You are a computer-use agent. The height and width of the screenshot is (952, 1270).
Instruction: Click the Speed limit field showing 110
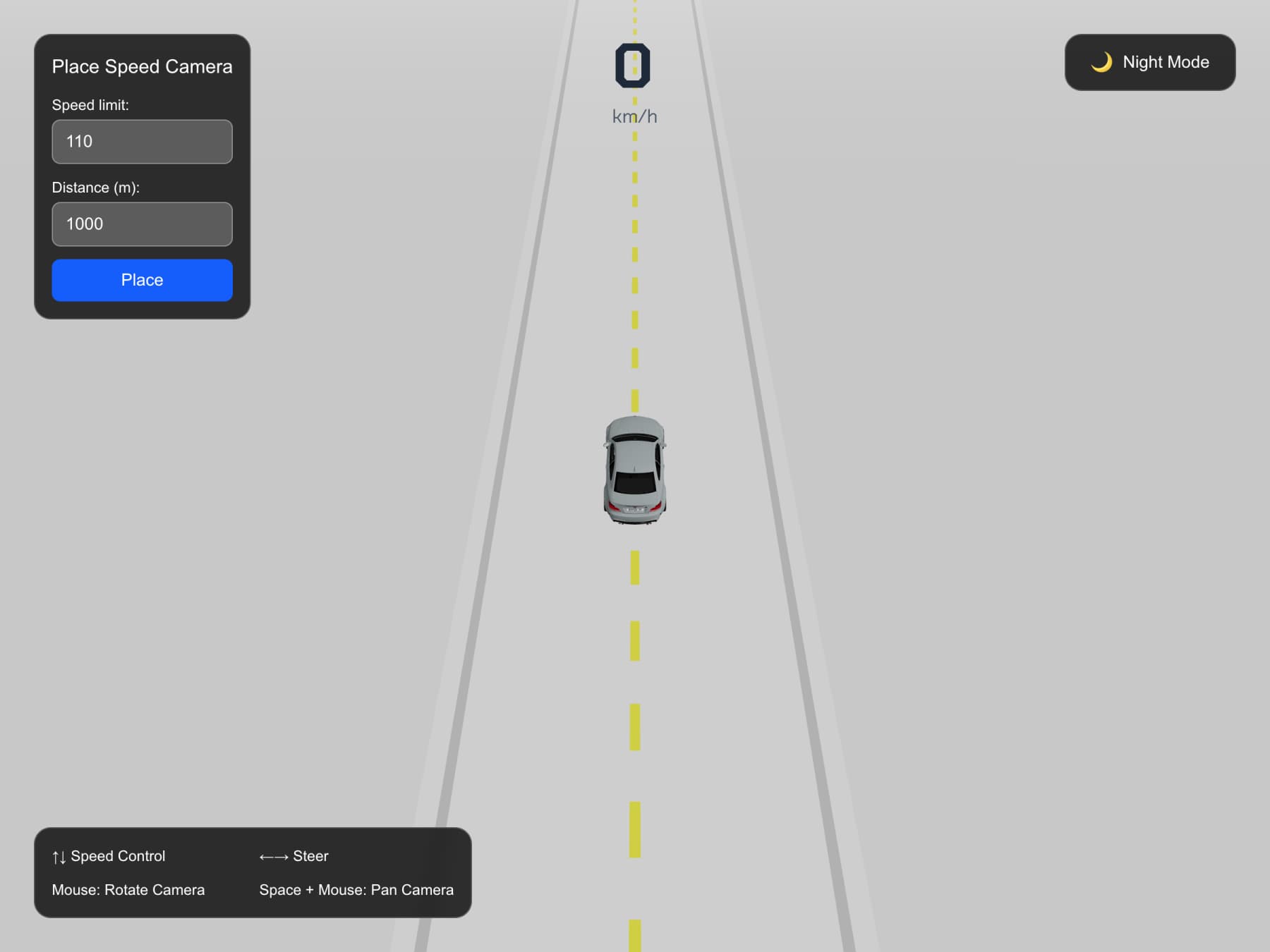click(142, 142)
